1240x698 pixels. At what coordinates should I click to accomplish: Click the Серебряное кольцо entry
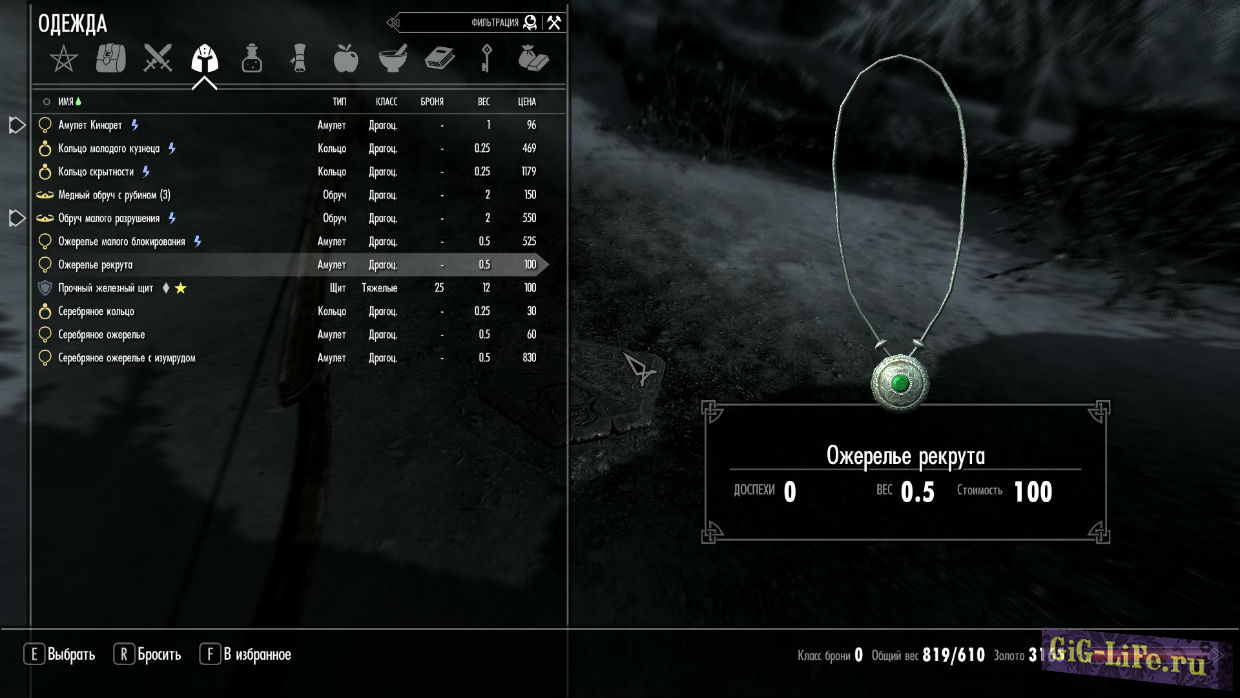coord(96,311)
